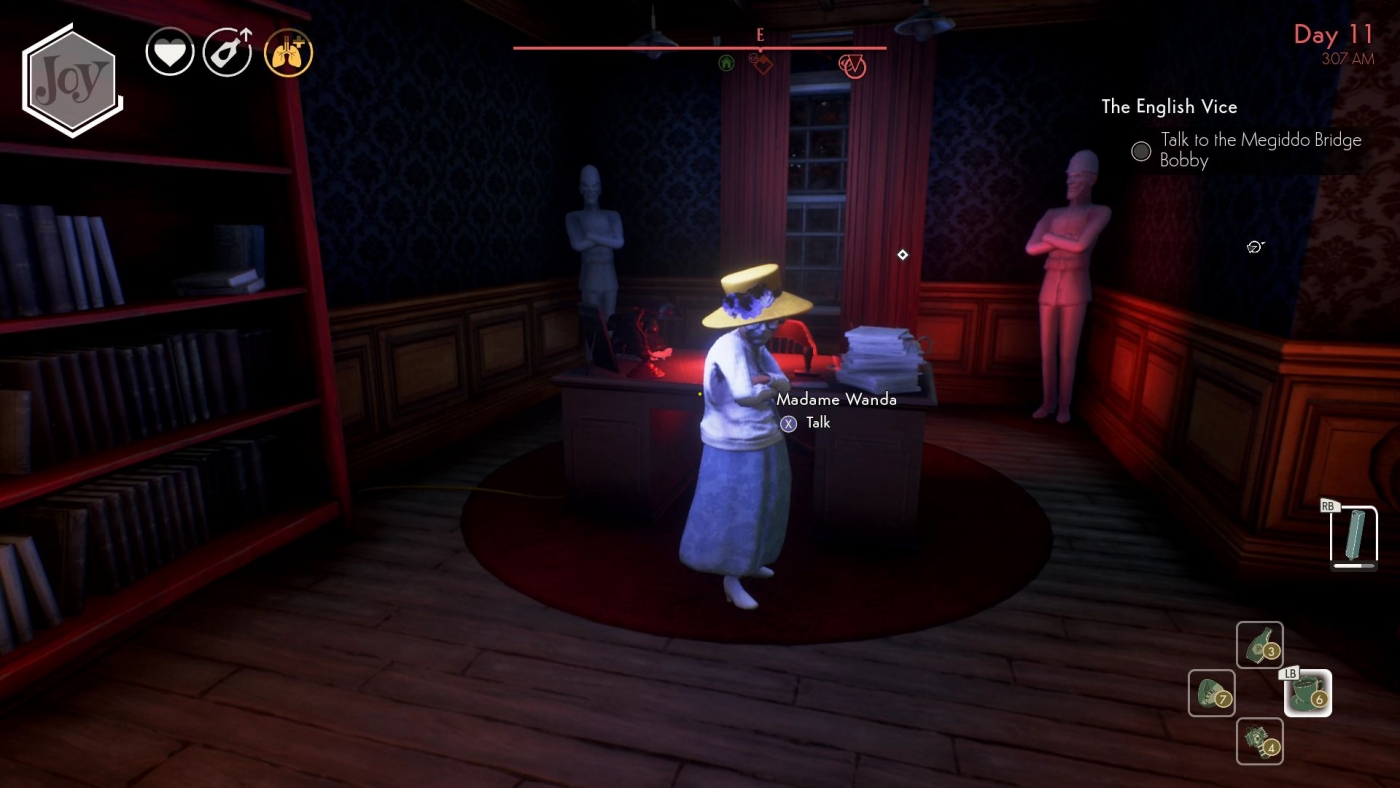
Task: Click the eye detection icon near the quest panel
Action: 1255,247
